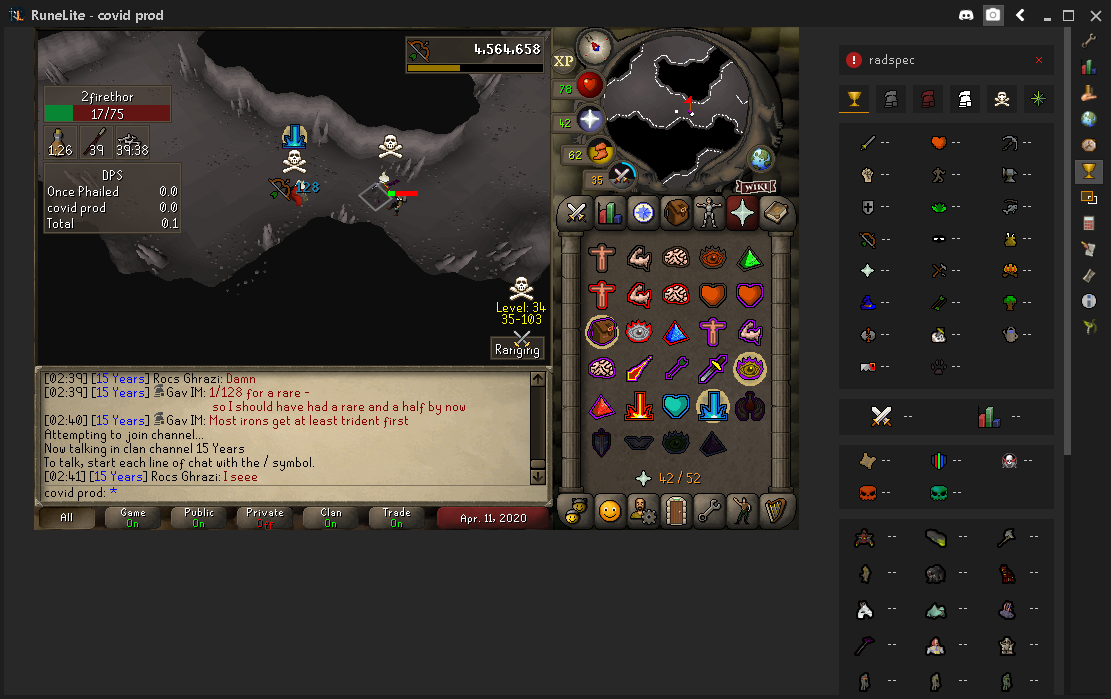The image size is (1111, 699).
Task: Show the skills stats tab
Action: (x=609, y=212)
